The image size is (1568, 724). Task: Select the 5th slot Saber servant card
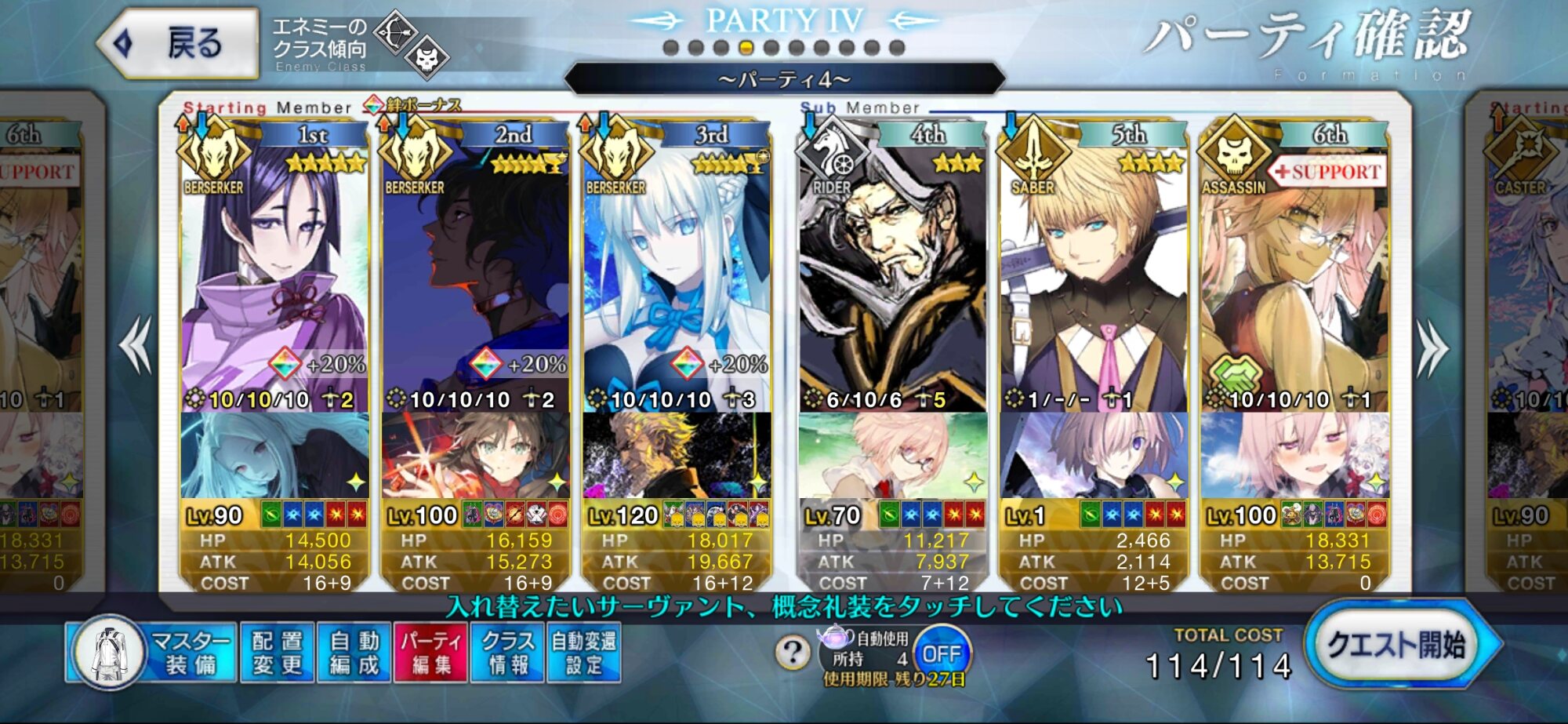pos(1093,275)
